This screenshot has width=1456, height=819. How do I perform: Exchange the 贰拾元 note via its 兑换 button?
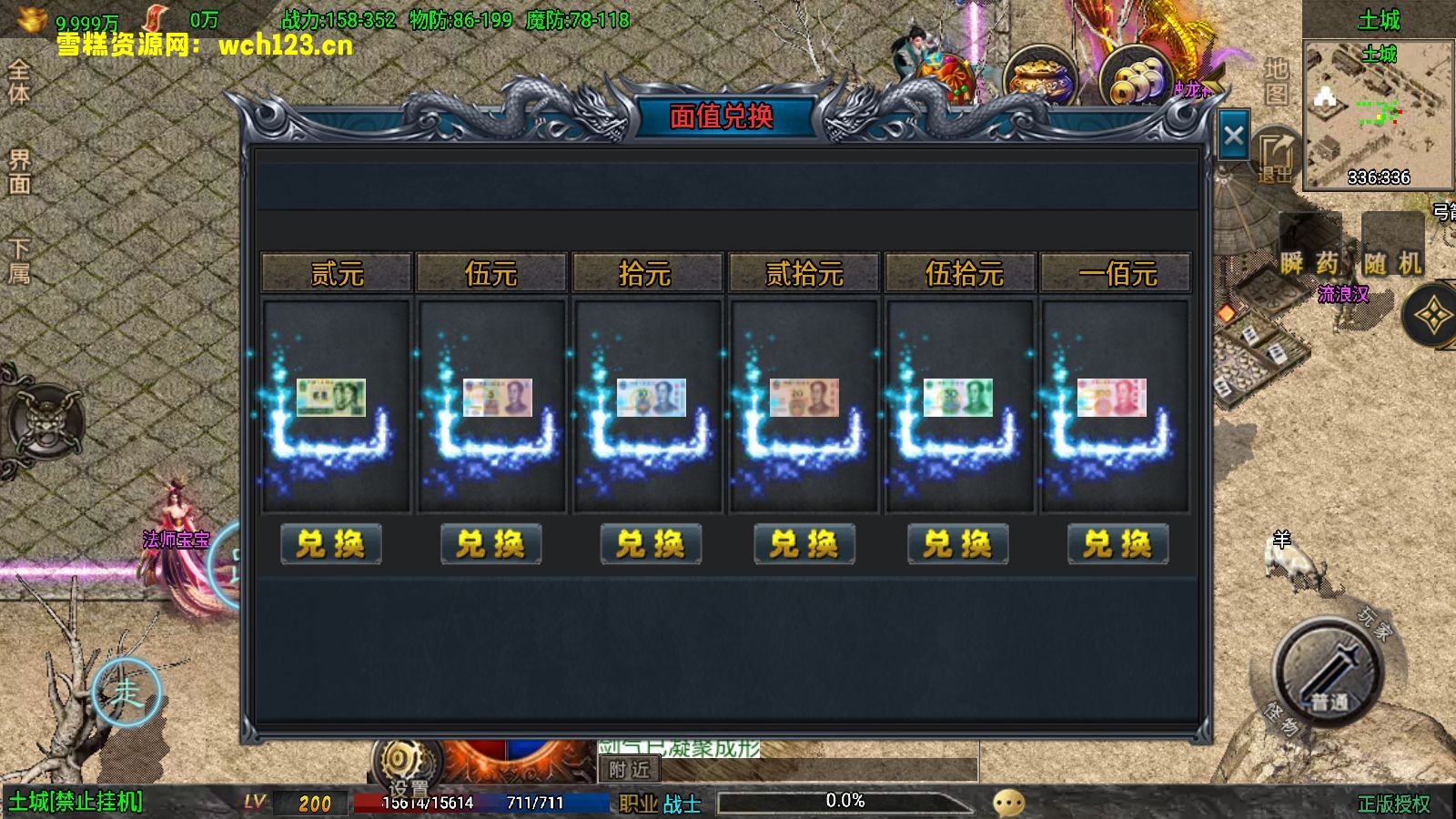804,544
